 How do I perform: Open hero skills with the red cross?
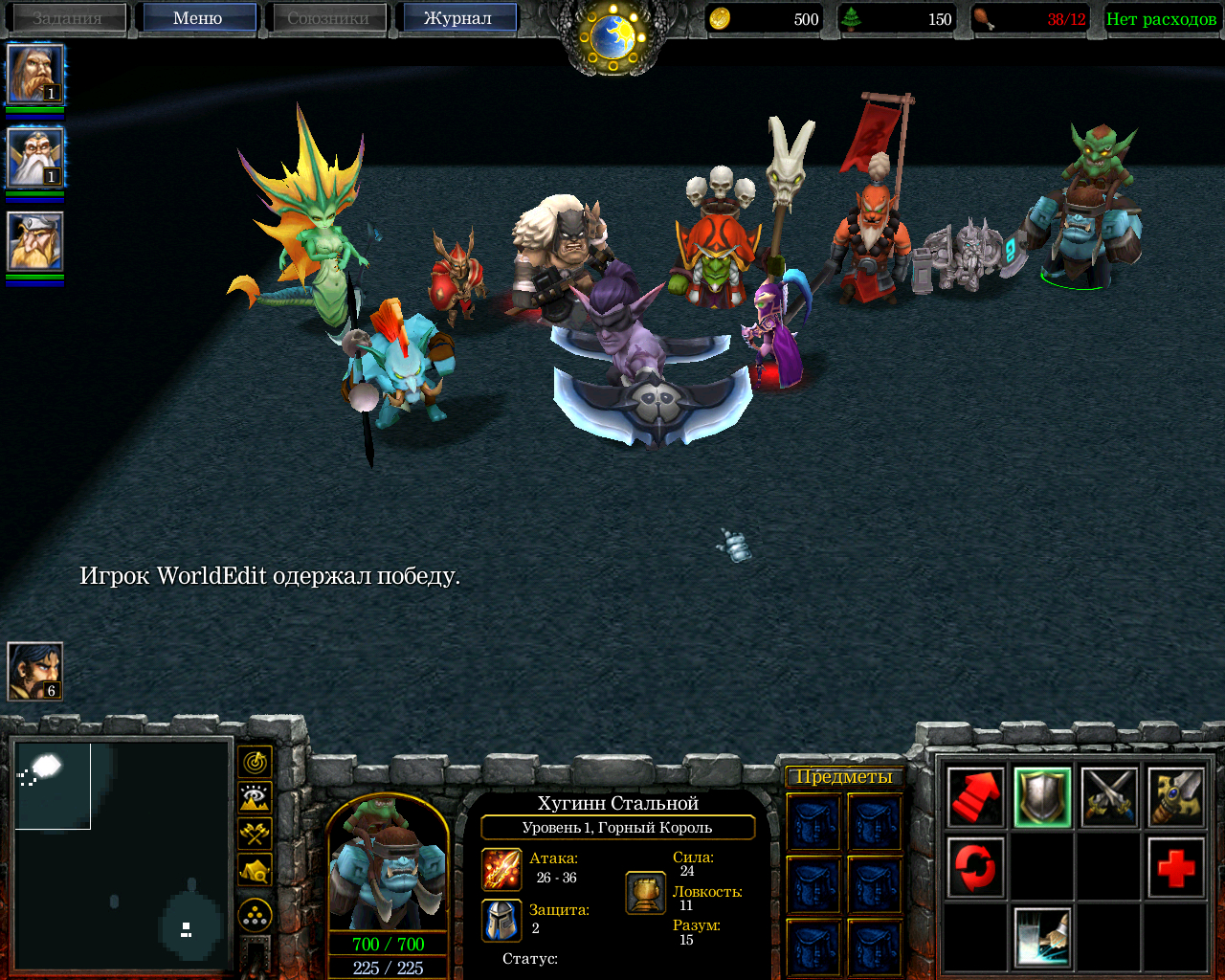tap(1175, 868)
